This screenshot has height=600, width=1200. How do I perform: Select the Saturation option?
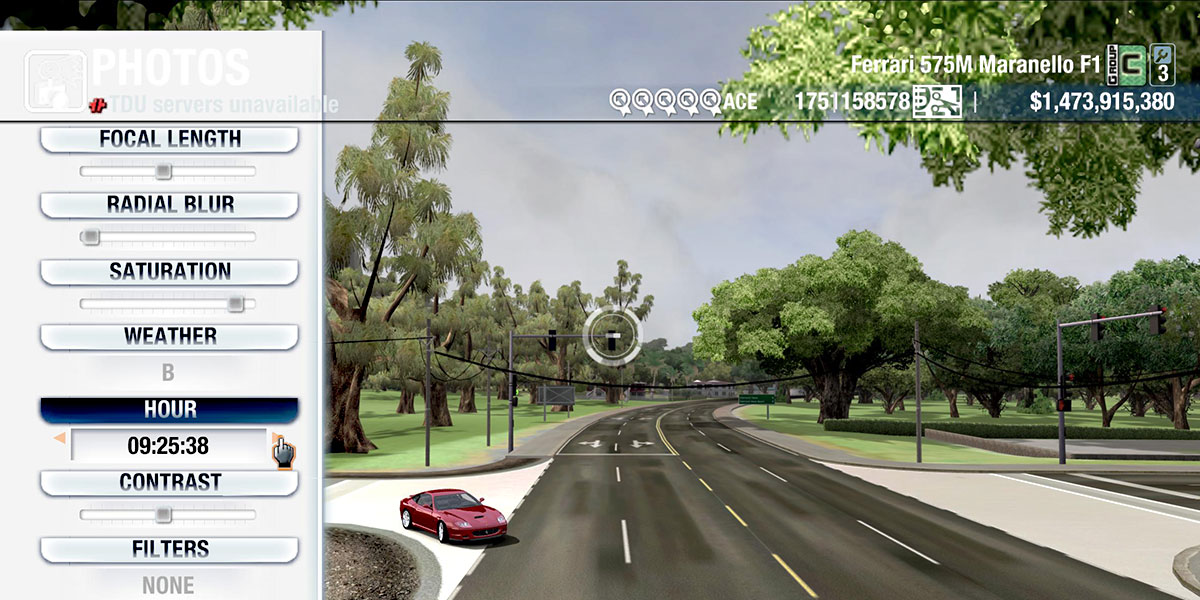[169, 271]
